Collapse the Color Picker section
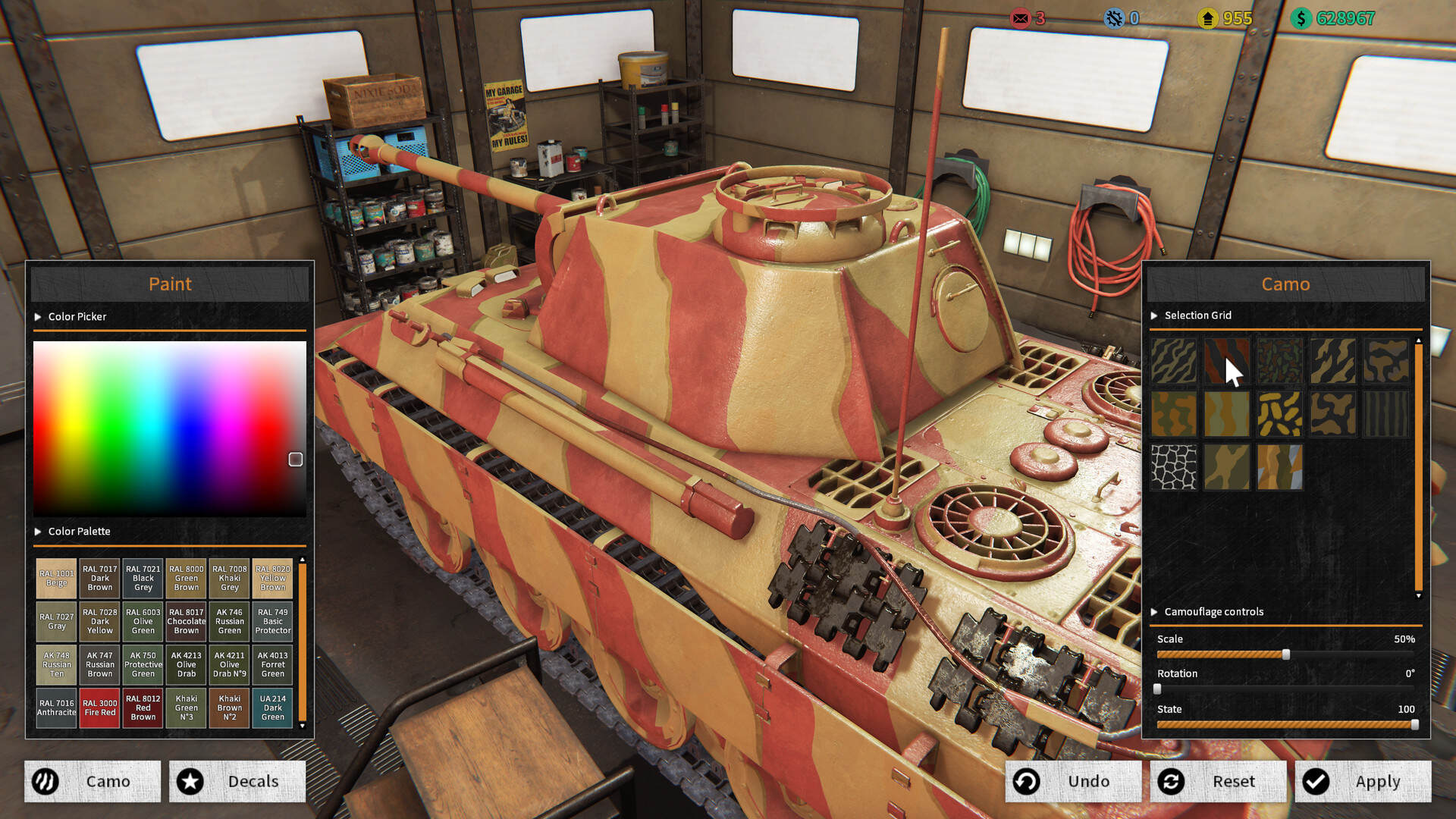This screenshot has height=819, width=1456. [38, 316]
